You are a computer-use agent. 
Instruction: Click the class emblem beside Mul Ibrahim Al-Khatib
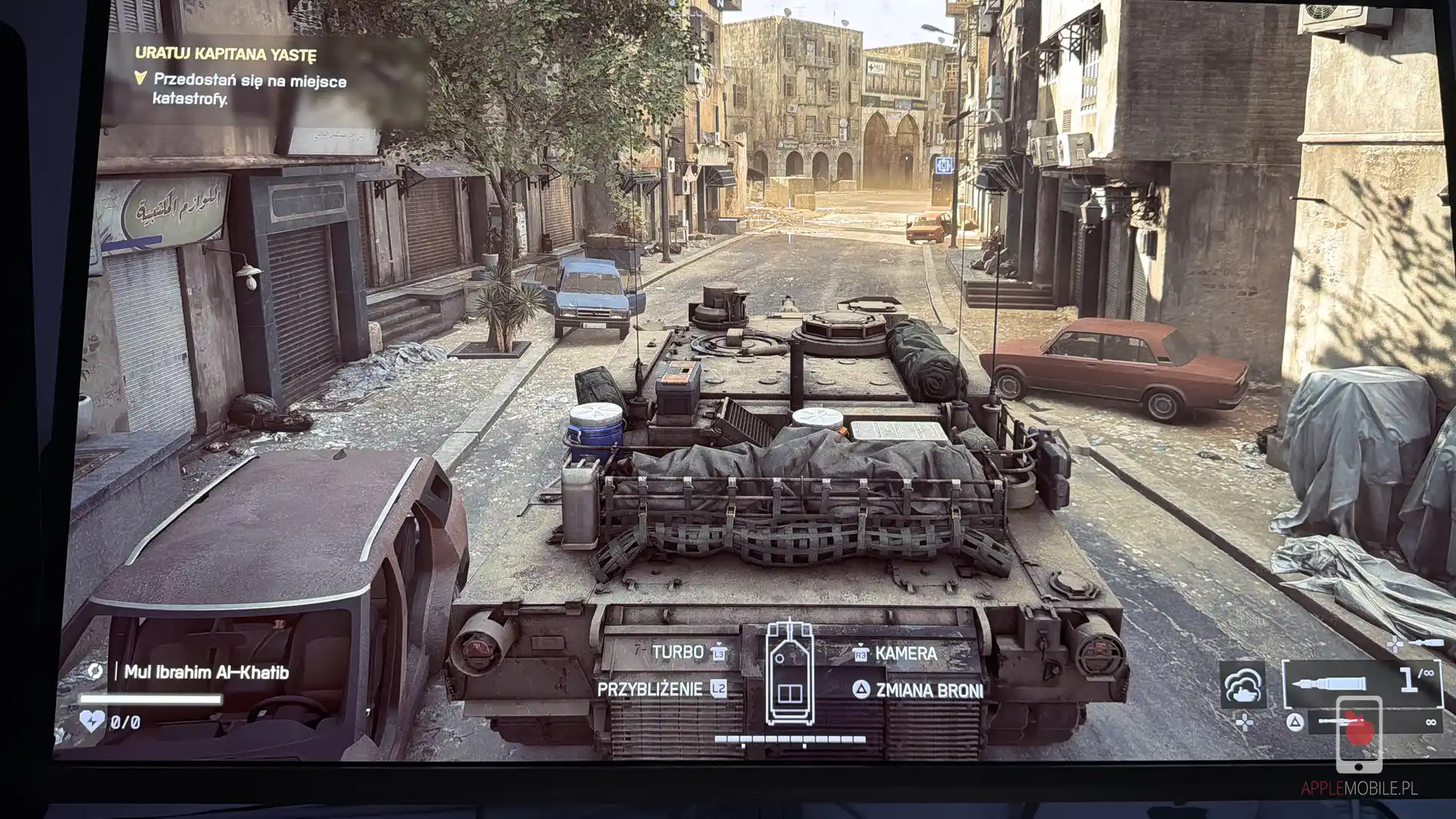(x=95, y=672)
